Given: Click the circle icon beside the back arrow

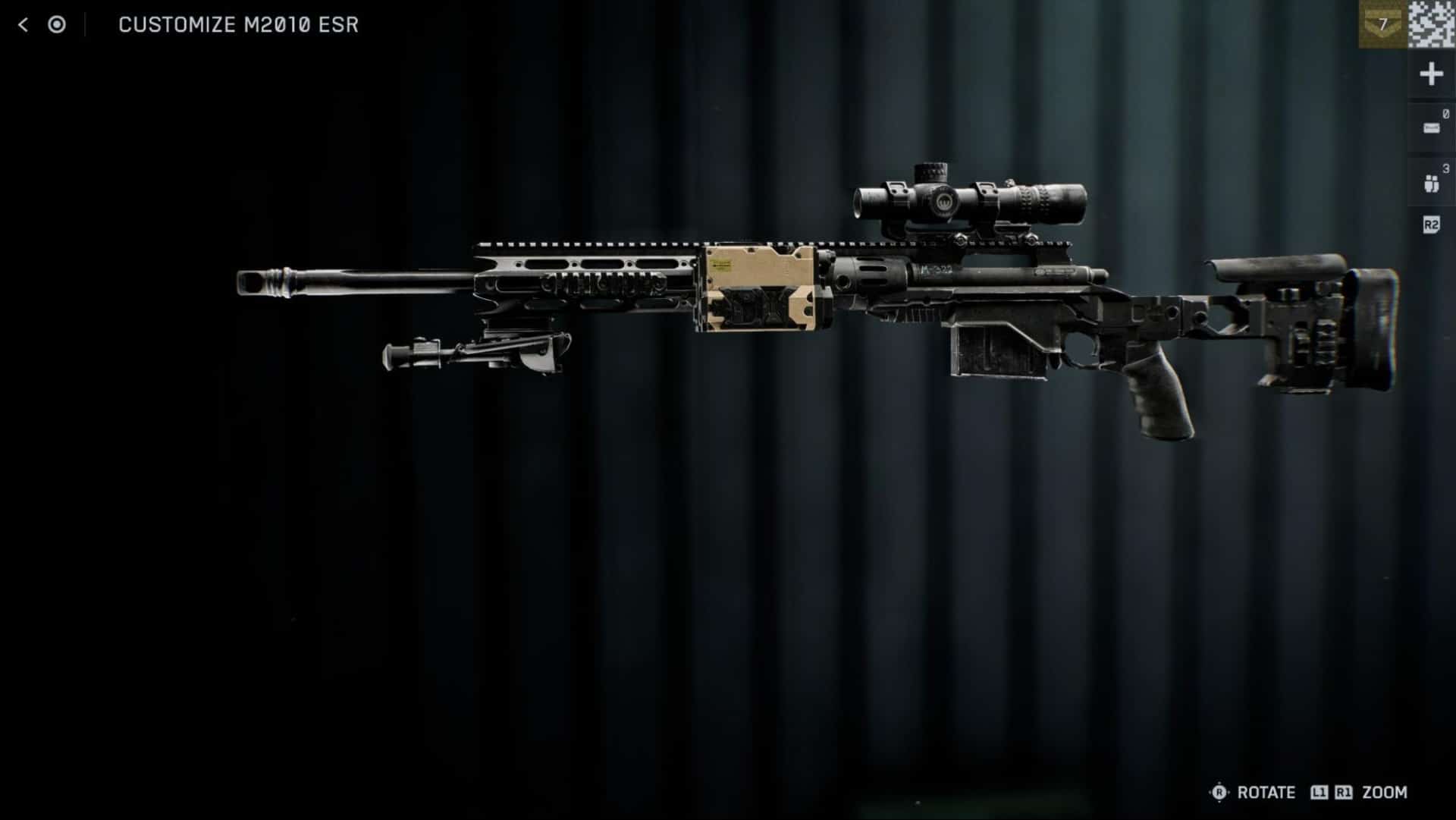Looking at the screenshot, I should coord(57,25).
